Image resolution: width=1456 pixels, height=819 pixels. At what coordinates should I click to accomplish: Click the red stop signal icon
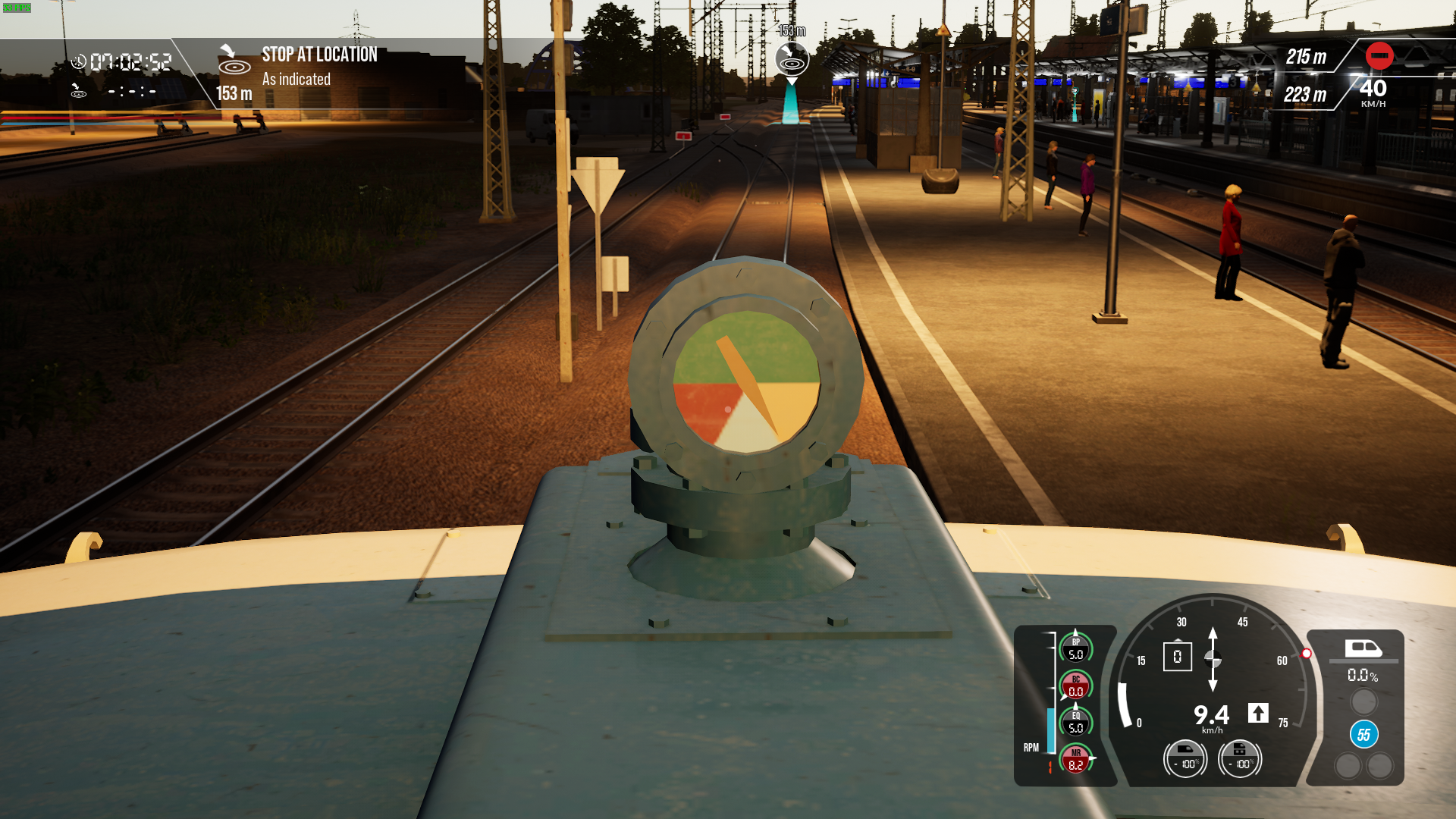click(1379, 55)
